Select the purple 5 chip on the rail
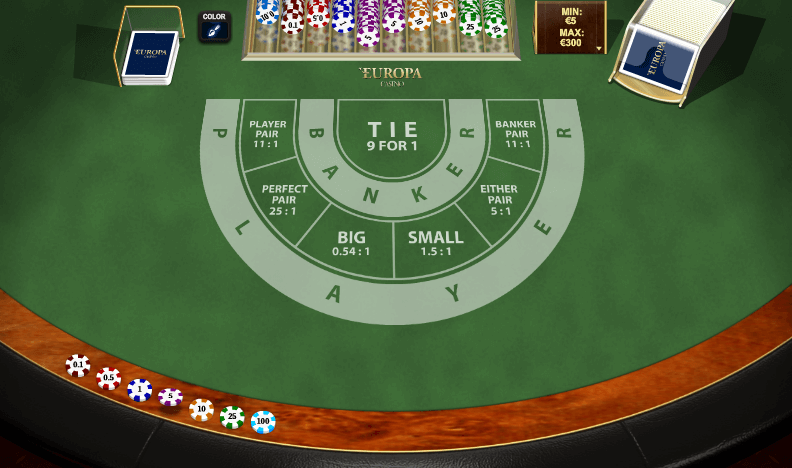792x468 pixels. pyautogui.click(x=171, y=398)
